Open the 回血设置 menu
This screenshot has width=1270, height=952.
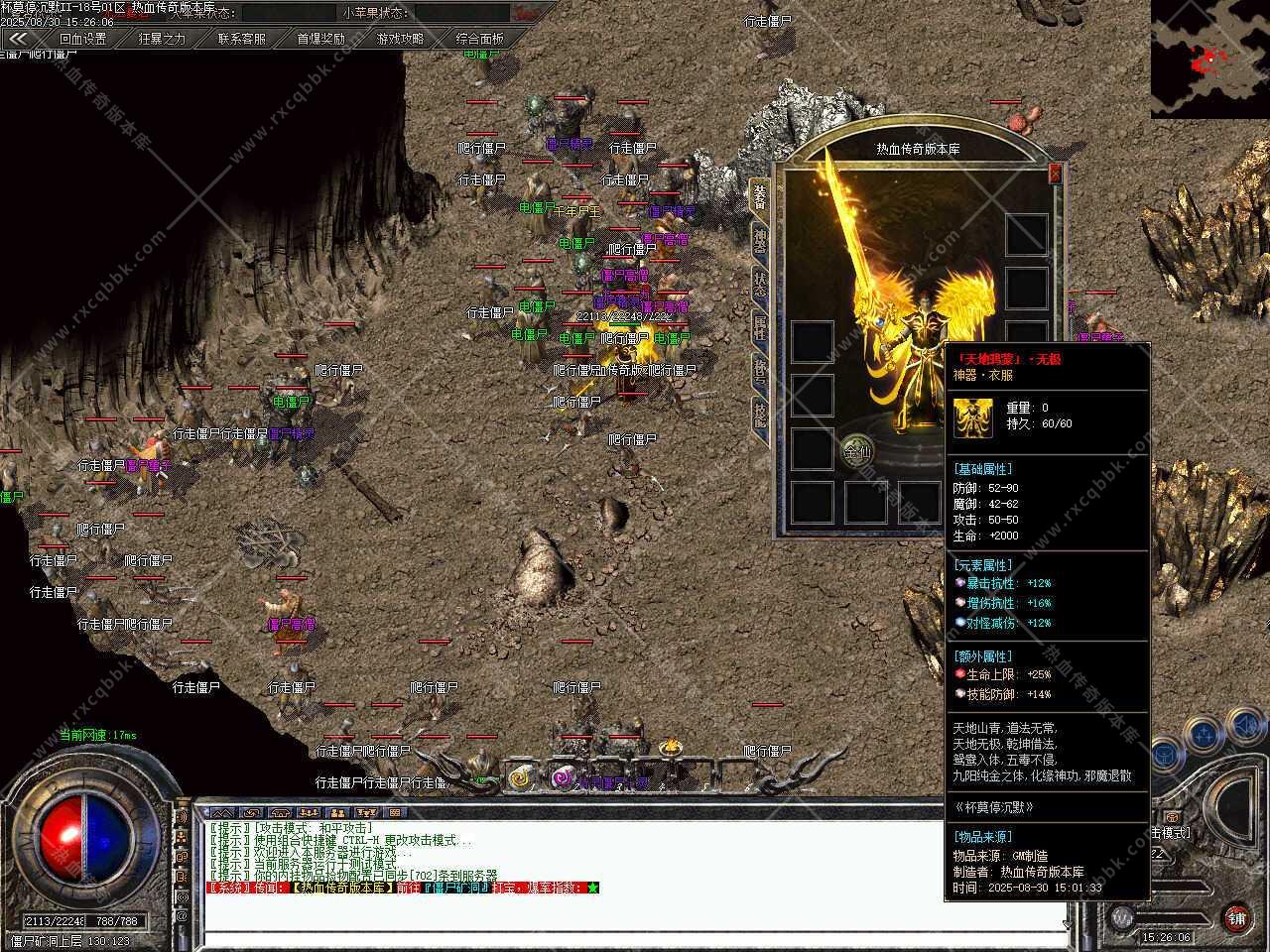pos(82,39)
